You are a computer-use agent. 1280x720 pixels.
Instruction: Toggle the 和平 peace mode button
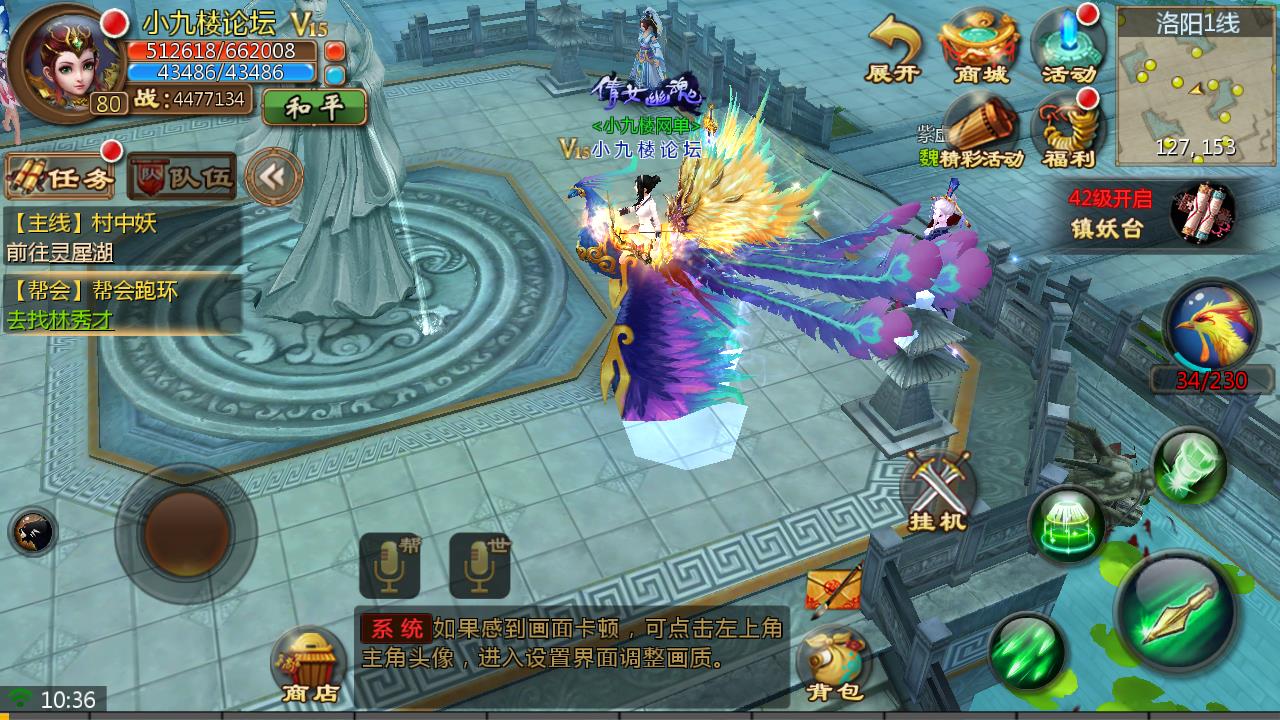pyautogui.click(x=314, y=107)
